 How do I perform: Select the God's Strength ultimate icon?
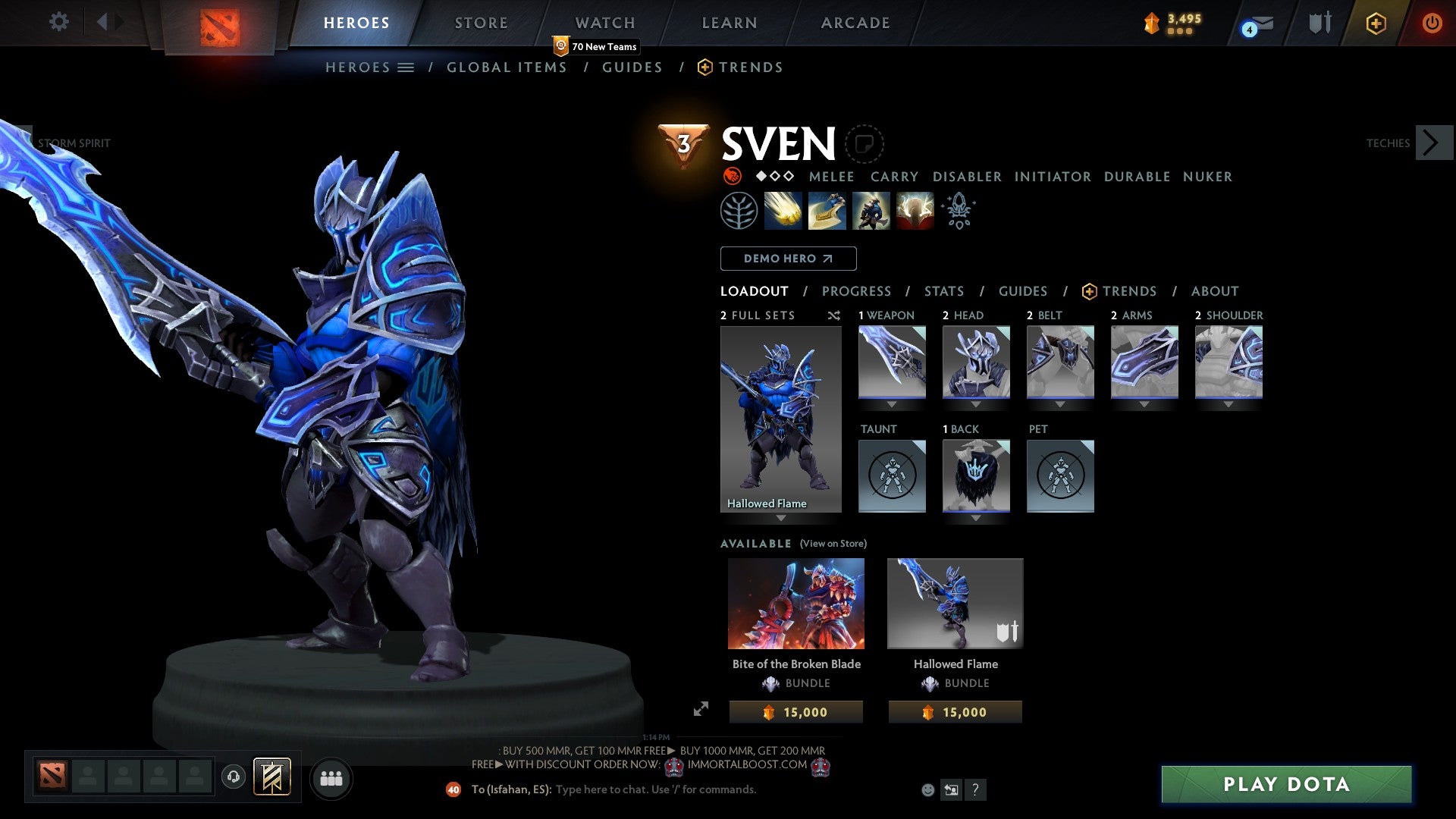914,211
